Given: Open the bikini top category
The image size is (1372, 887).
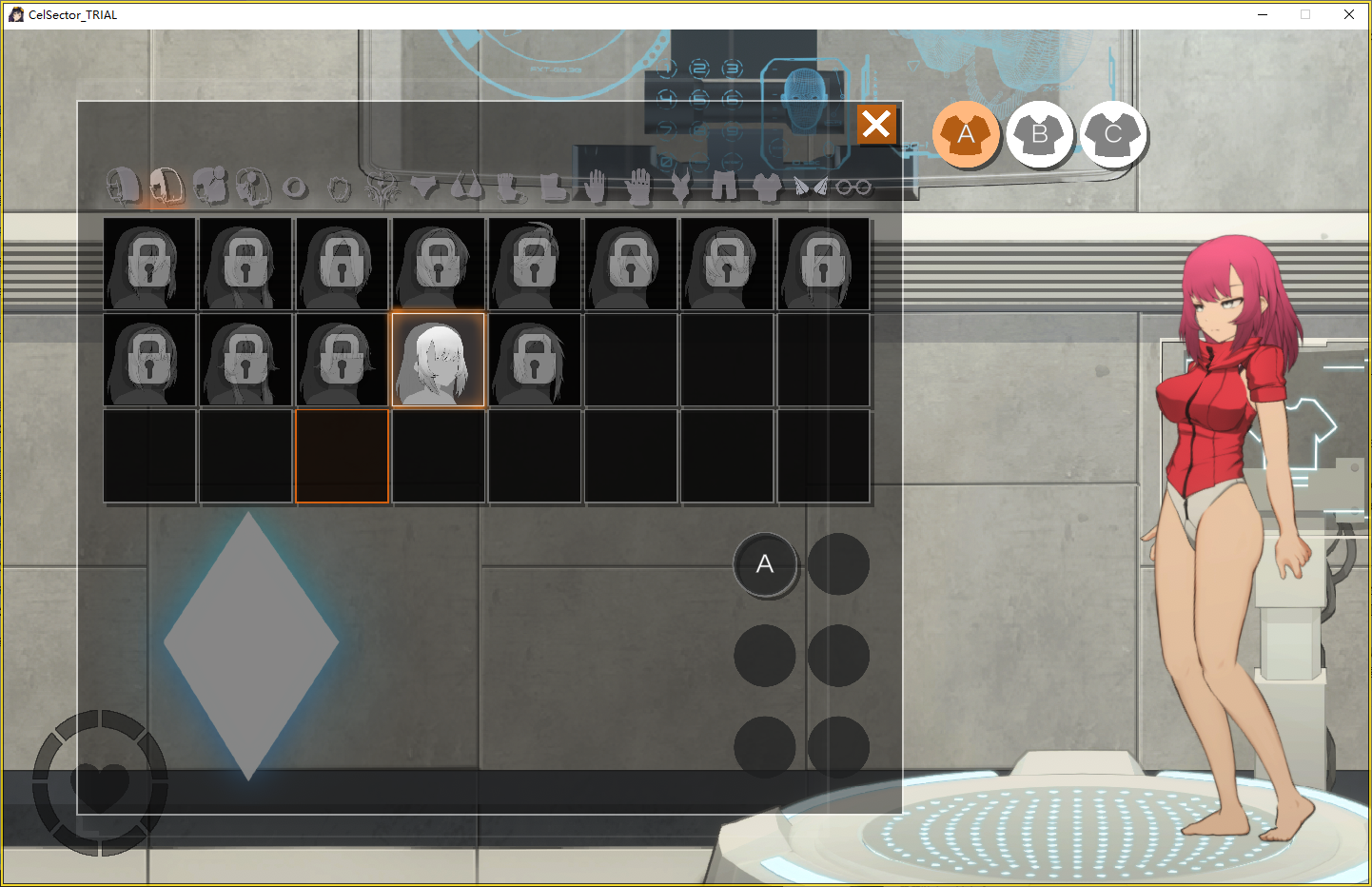Looking at the screenshot, I should tap(466, 187).
